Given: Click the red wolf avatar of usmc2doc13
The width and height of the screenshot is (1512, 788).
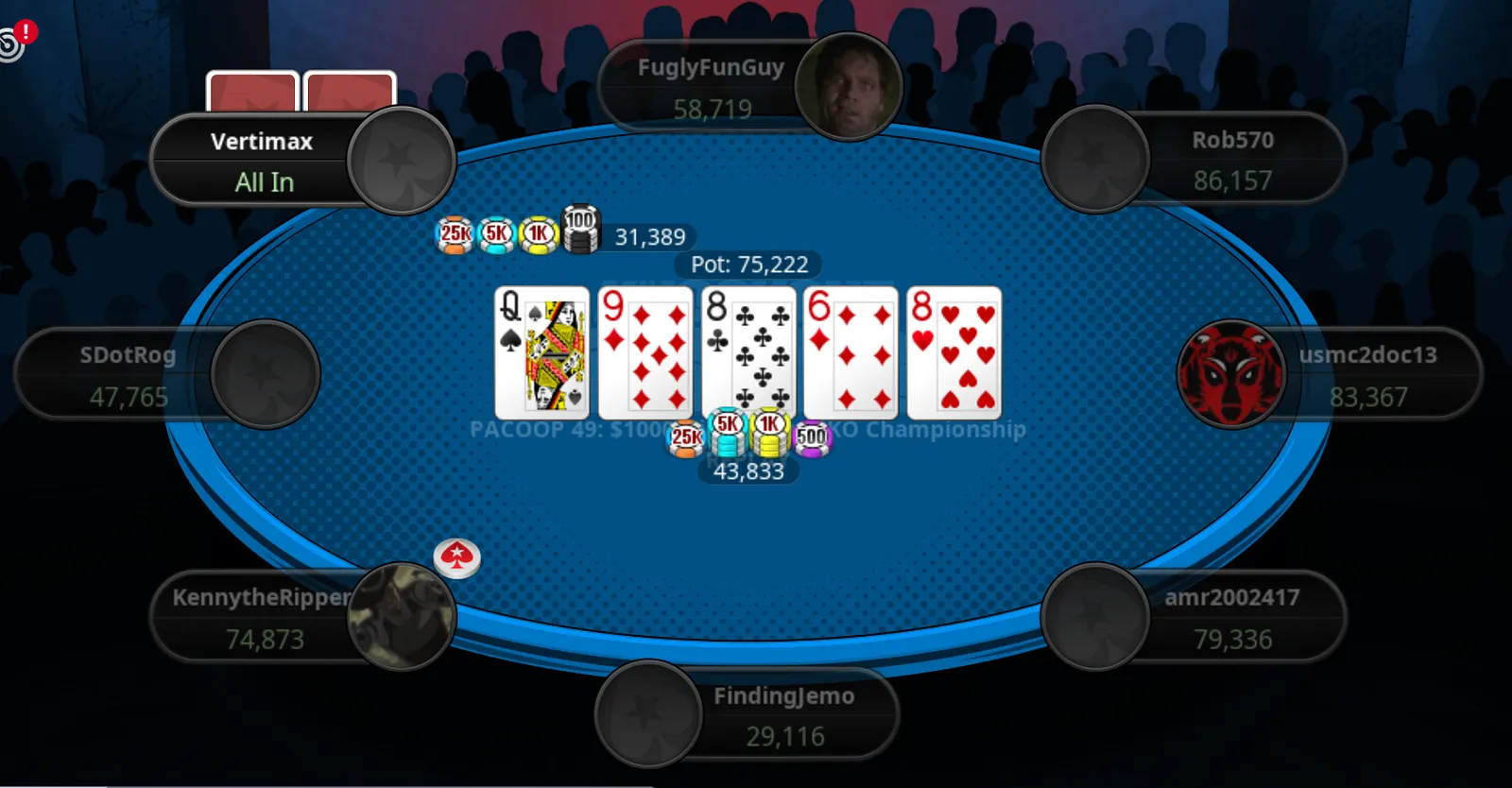Looking at the screenshot, I should (1230, 373).
